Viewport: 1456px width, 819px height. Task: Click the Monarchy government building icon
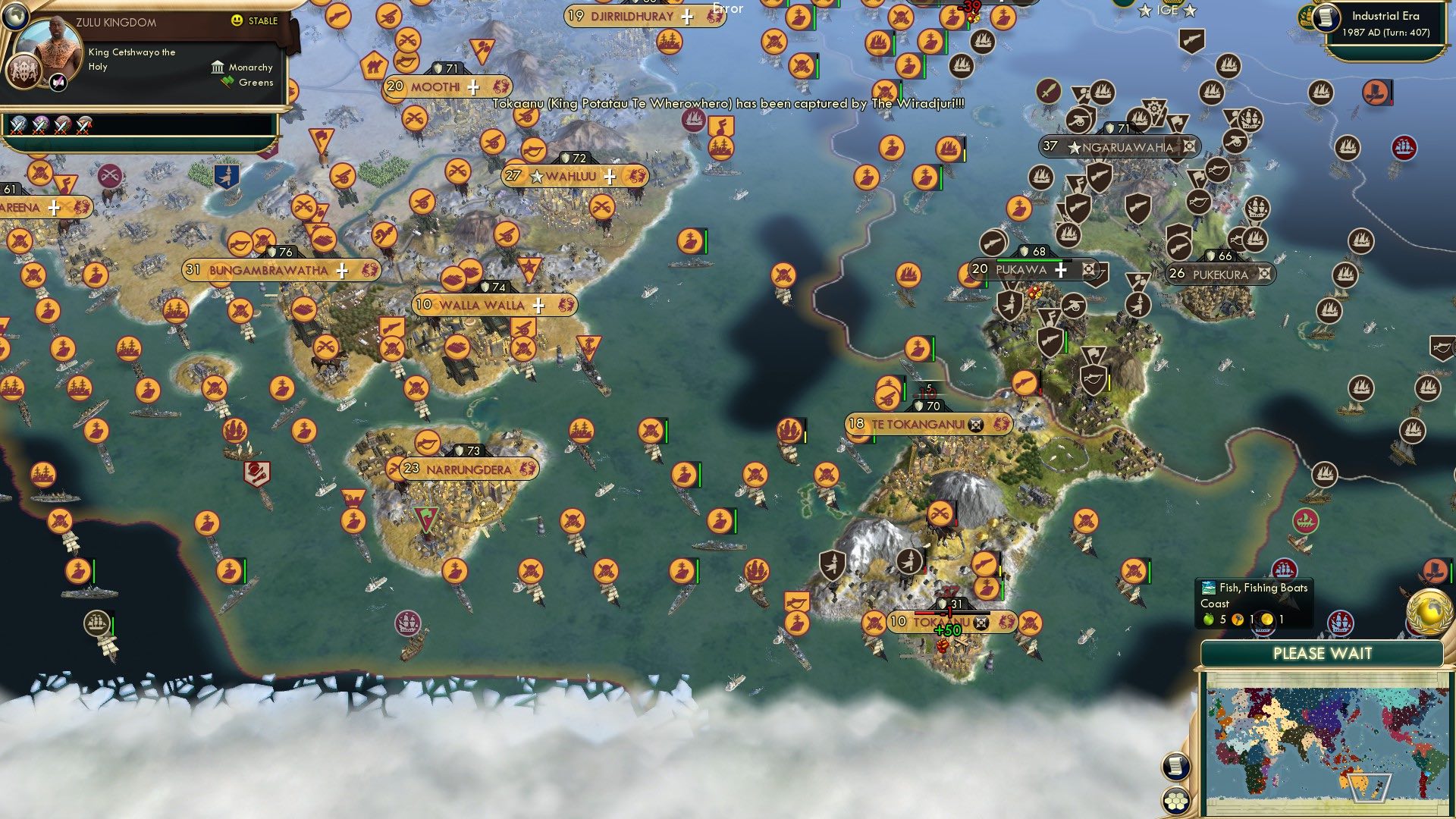click(x=218, y=67)
